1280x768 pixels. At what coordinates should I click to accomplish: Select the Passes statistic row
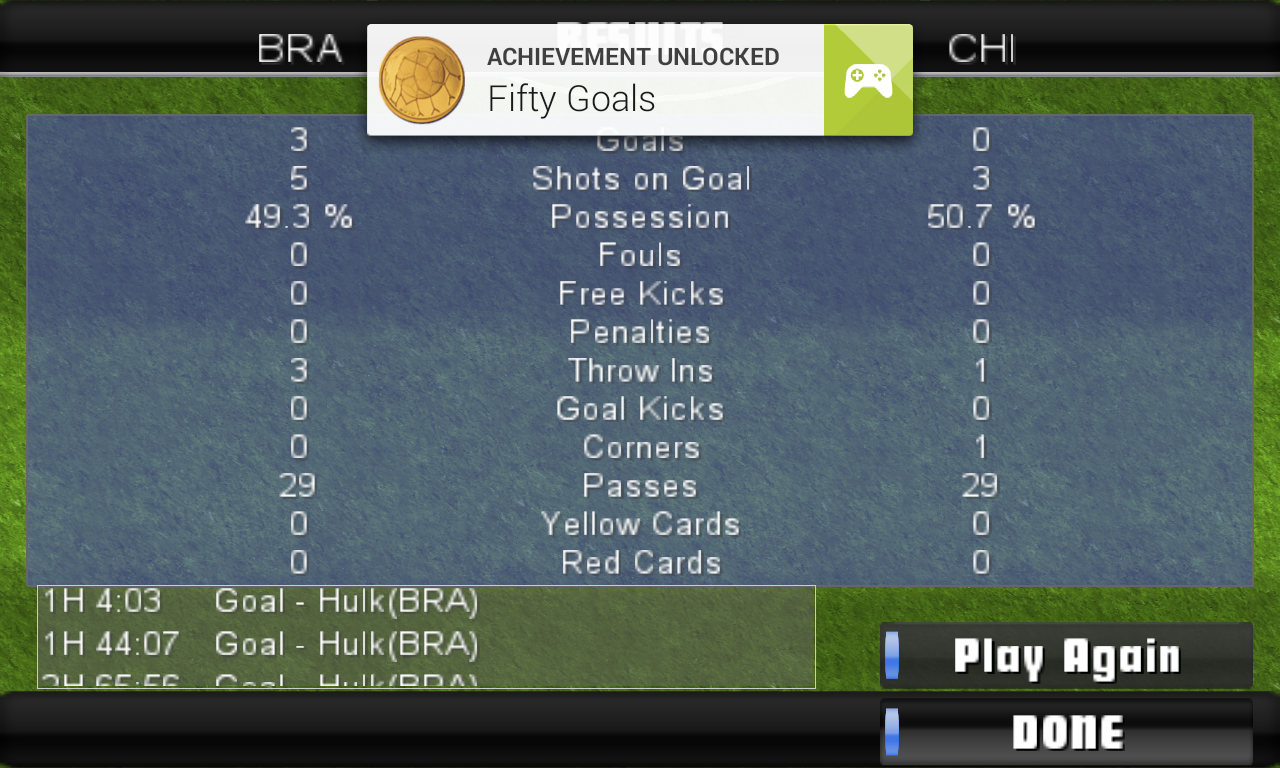click(x=640, y=486)
